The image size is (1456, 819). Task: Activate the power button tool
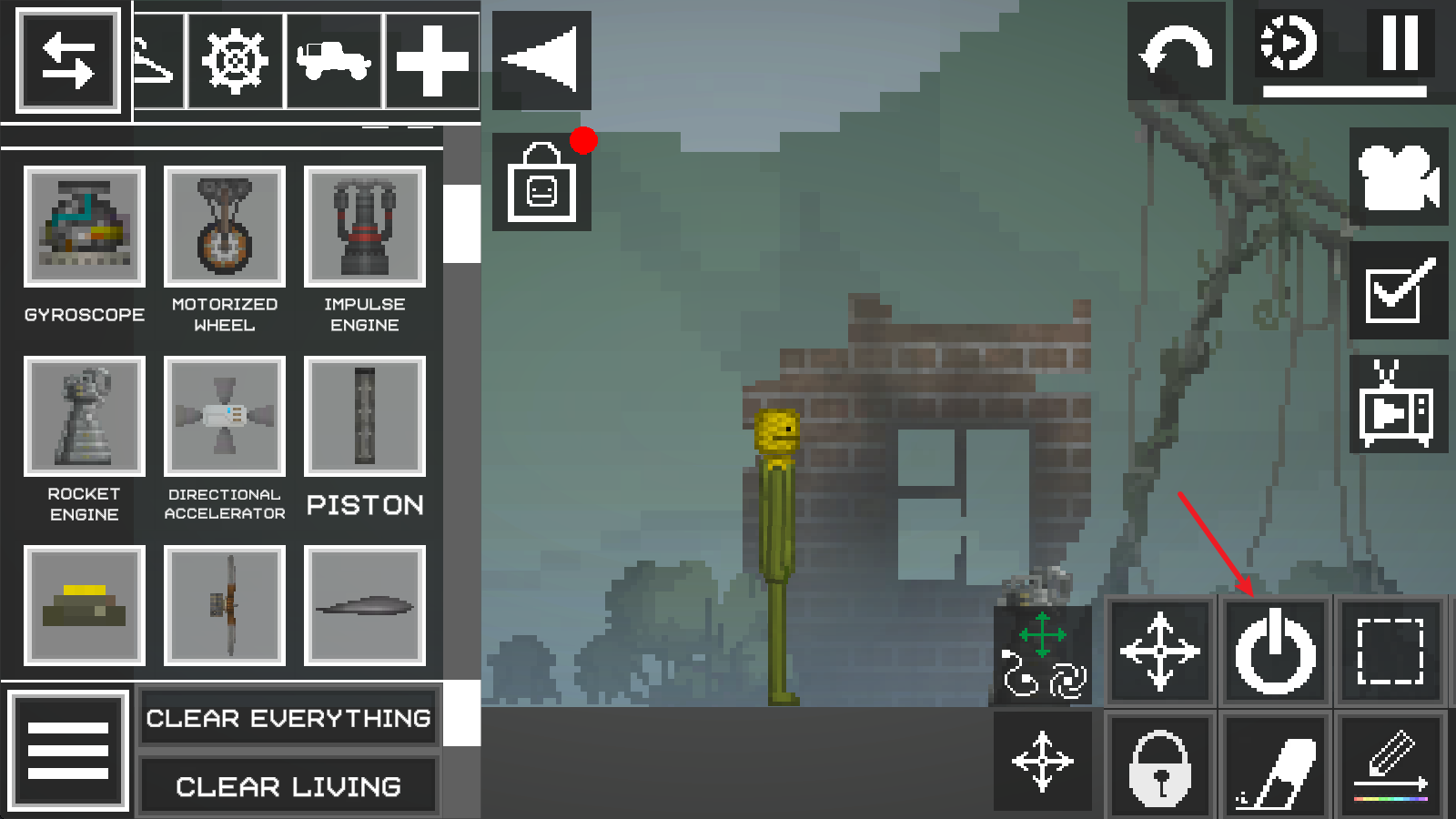pyautogui.click(x=1275, y=652)
